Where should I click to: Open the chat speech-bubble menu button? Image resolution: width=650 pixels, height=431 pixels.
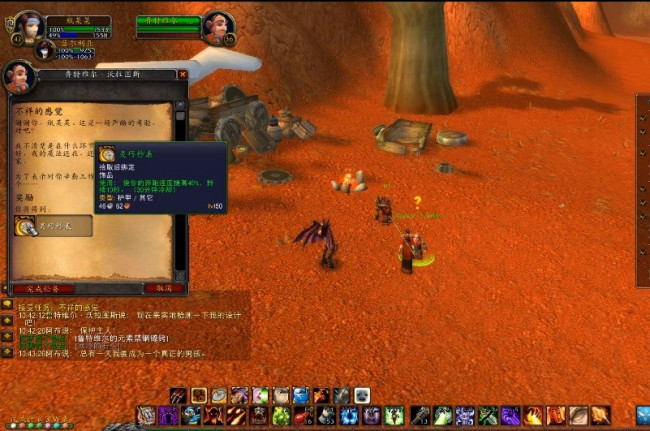(6, 302)
